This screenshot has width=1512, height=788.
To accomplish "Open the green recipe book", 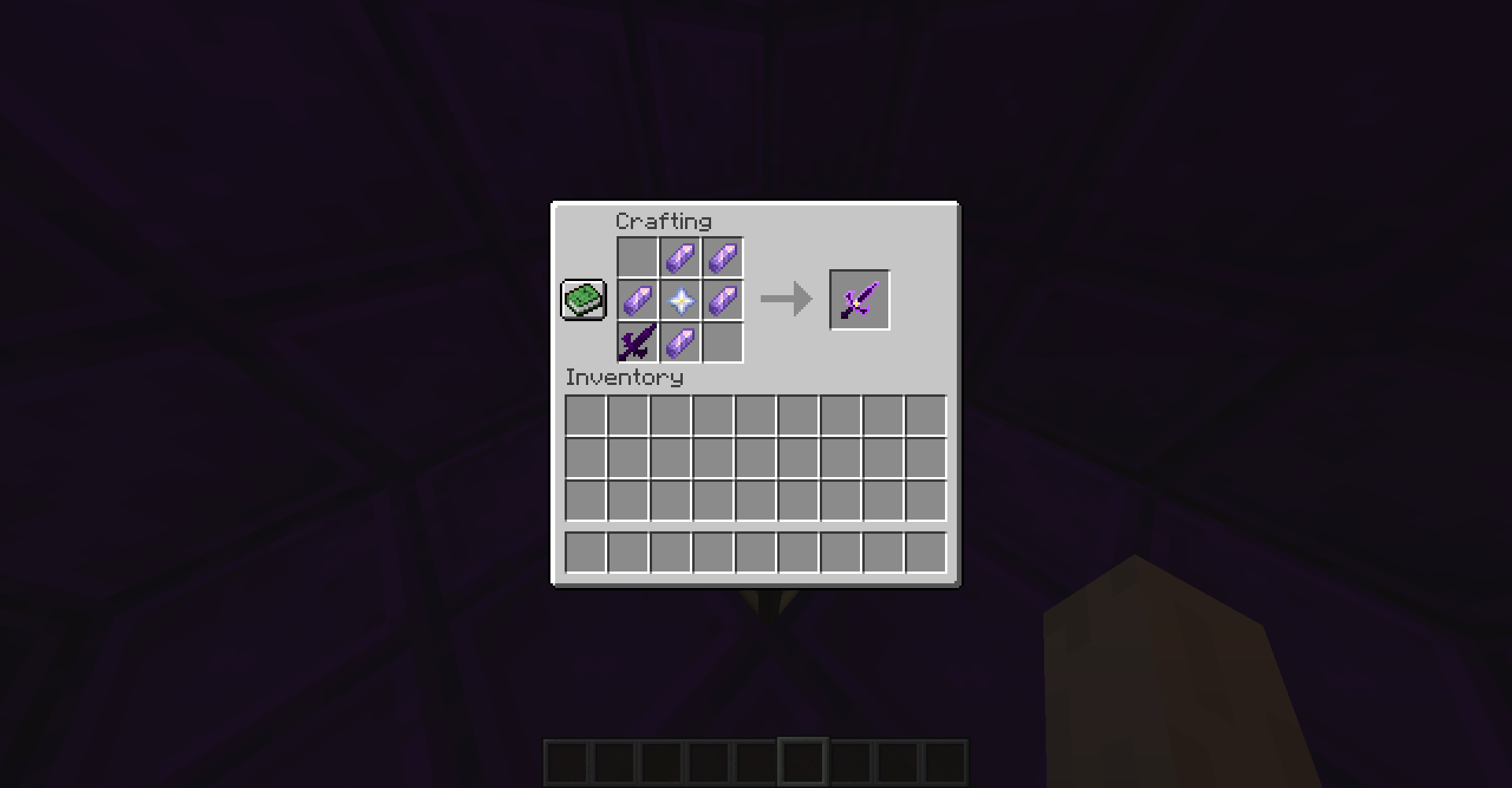I will click(583, 299).
